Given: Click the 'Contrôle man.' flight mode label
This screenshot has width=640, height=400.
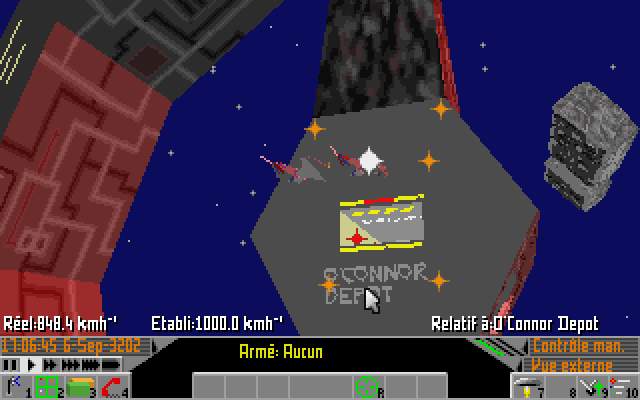Looking at the screenshot, I should 581,346.
